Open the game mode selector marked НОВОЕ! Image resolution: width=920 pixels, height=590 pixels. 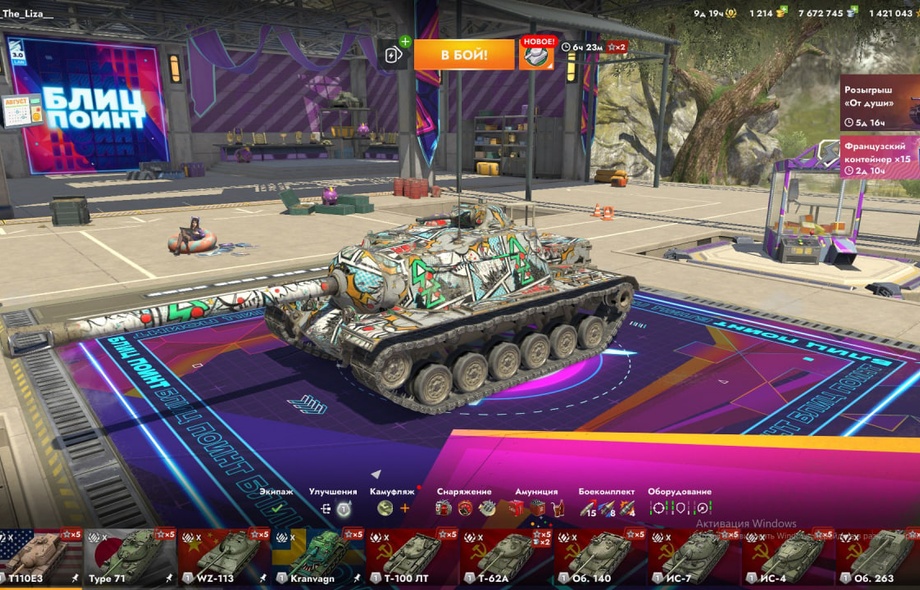(x=537, y=54)
